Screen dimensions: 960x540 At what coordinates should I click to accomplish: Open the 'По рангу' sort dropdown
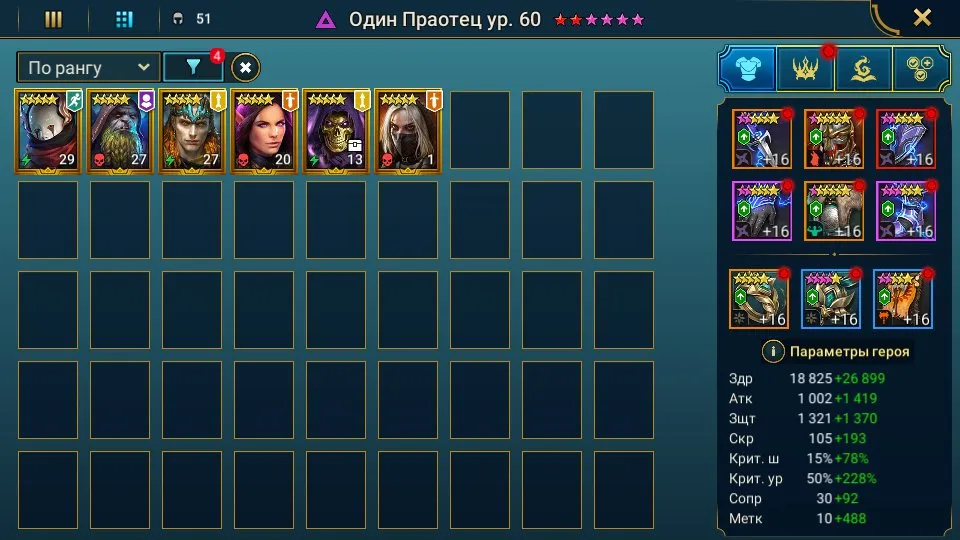pos(88,67)
